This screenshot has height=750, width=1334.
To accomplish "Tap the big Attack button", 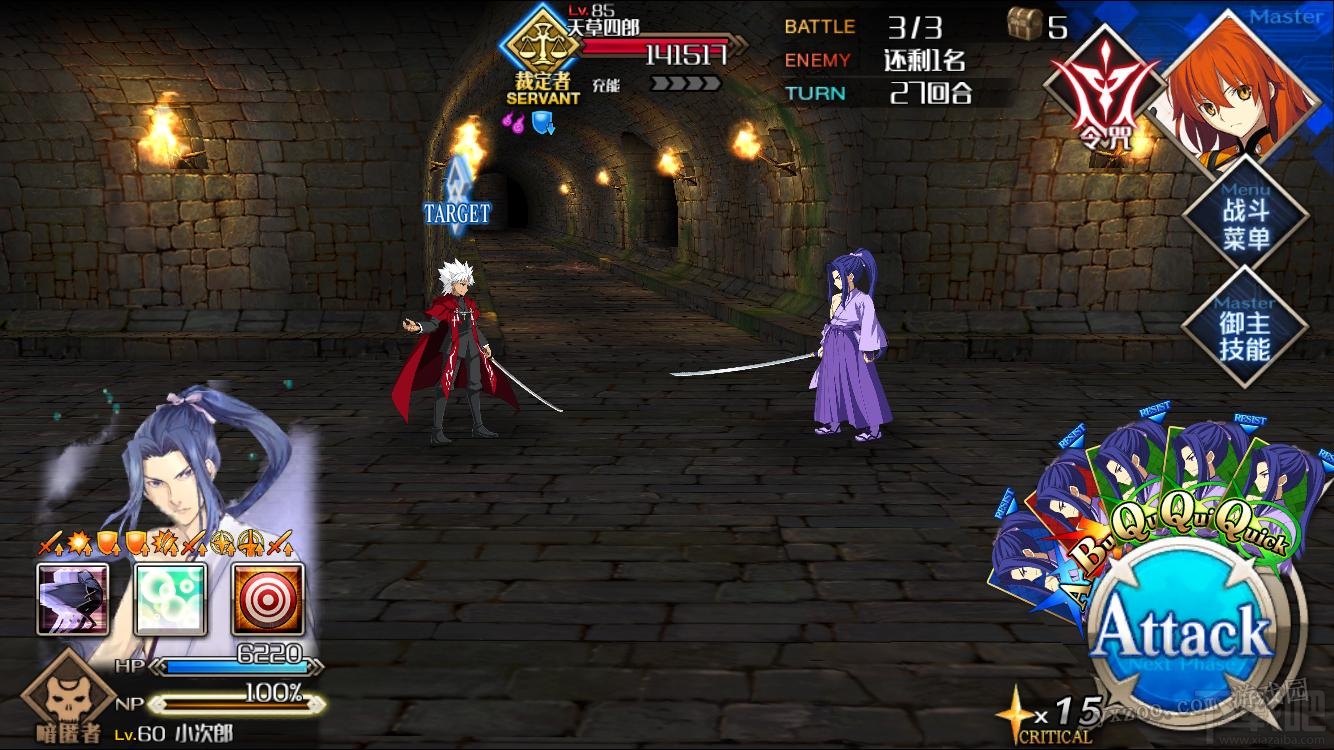I will click(x=1185, y=632).
